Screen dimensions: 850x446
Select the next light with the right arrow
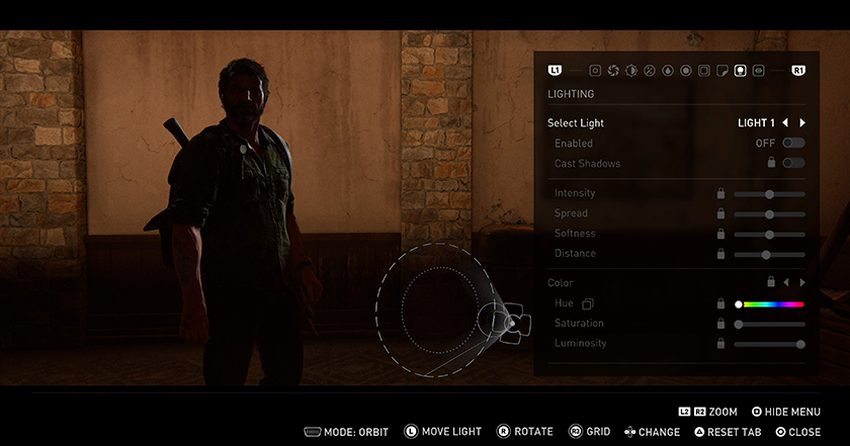[802, 123]
